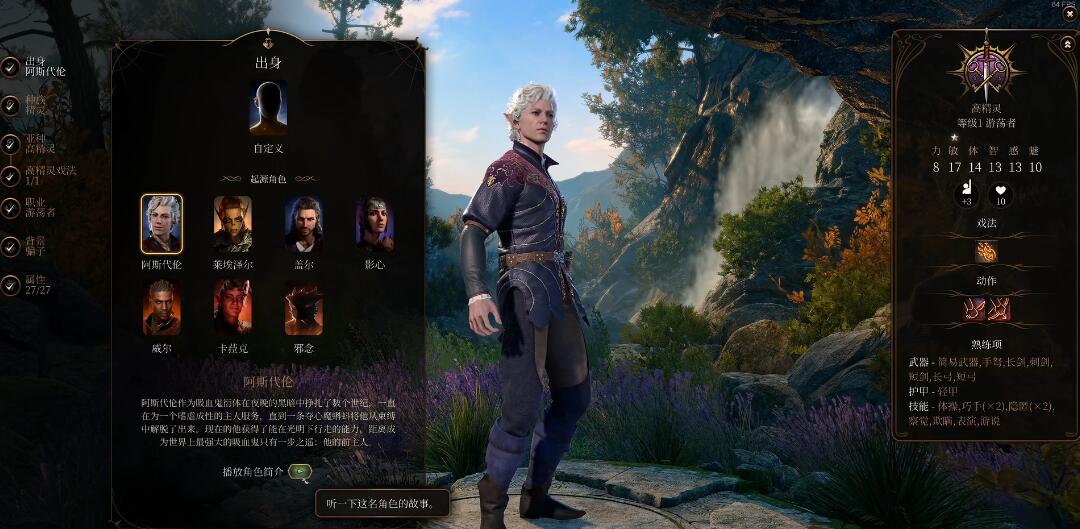This screenshot has width=1080, height=529.
Task: Pick the 盖尔 origin portrait
Action: pyautogui.click(x=303, y=224)
